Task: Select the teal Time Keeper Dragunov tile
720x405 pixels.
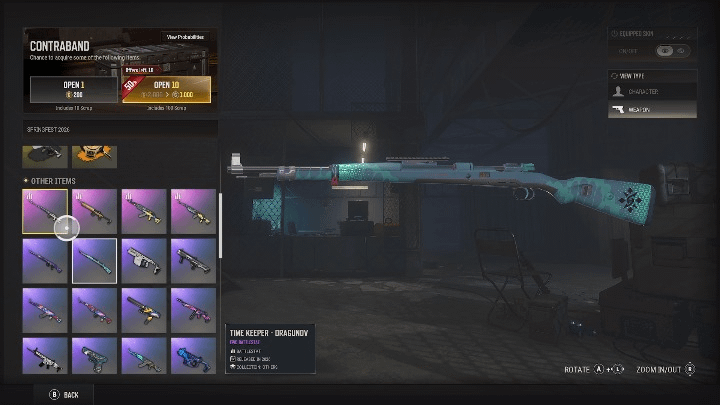Action: point(94,260)
